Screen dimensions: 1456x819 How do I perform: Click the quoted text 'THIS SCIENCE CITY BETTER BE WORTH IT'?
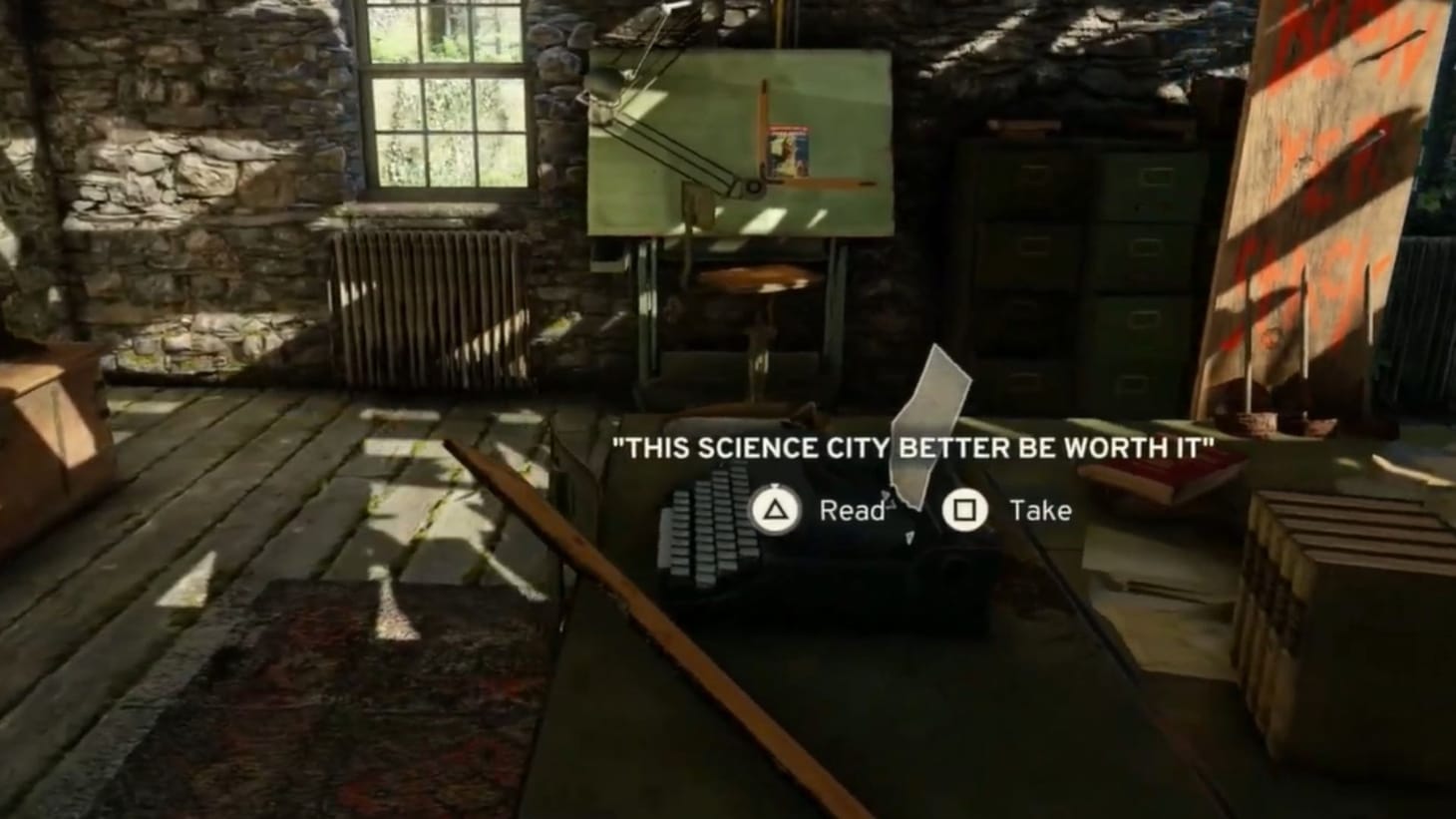[912, 447]
